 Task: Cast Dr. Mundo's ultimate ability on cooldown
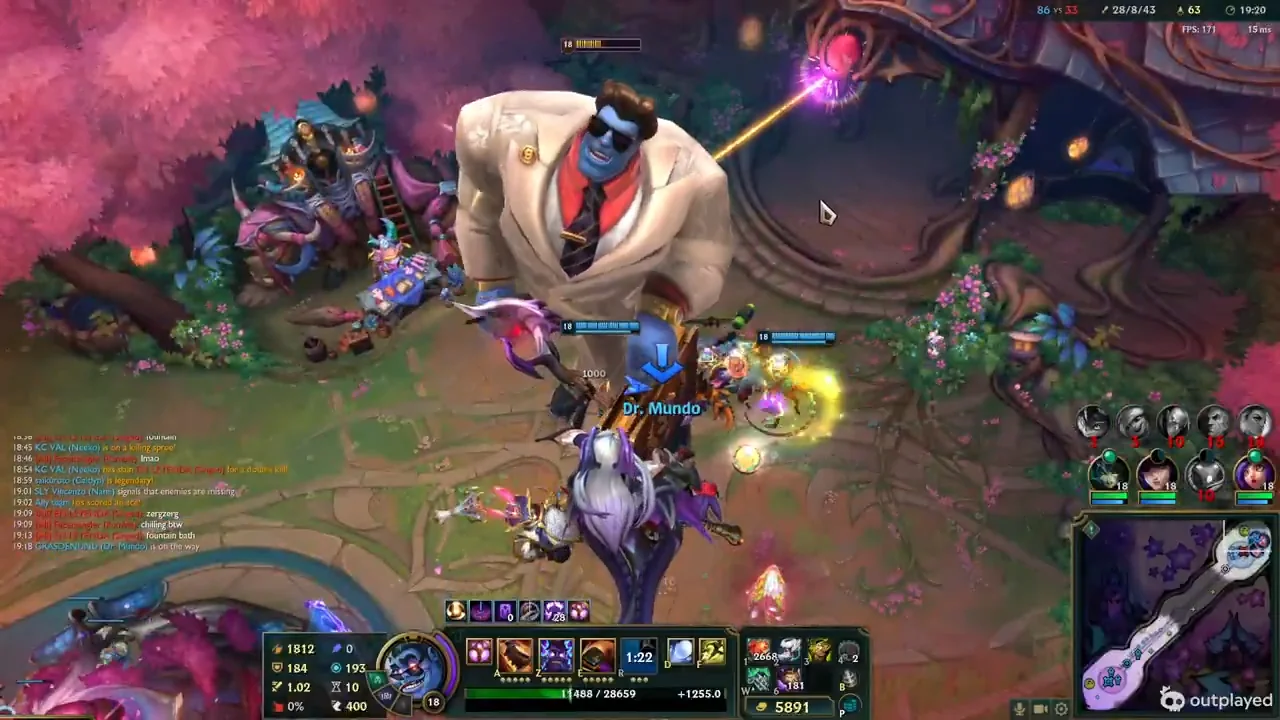pyautogui.click(x=639, y=657)
